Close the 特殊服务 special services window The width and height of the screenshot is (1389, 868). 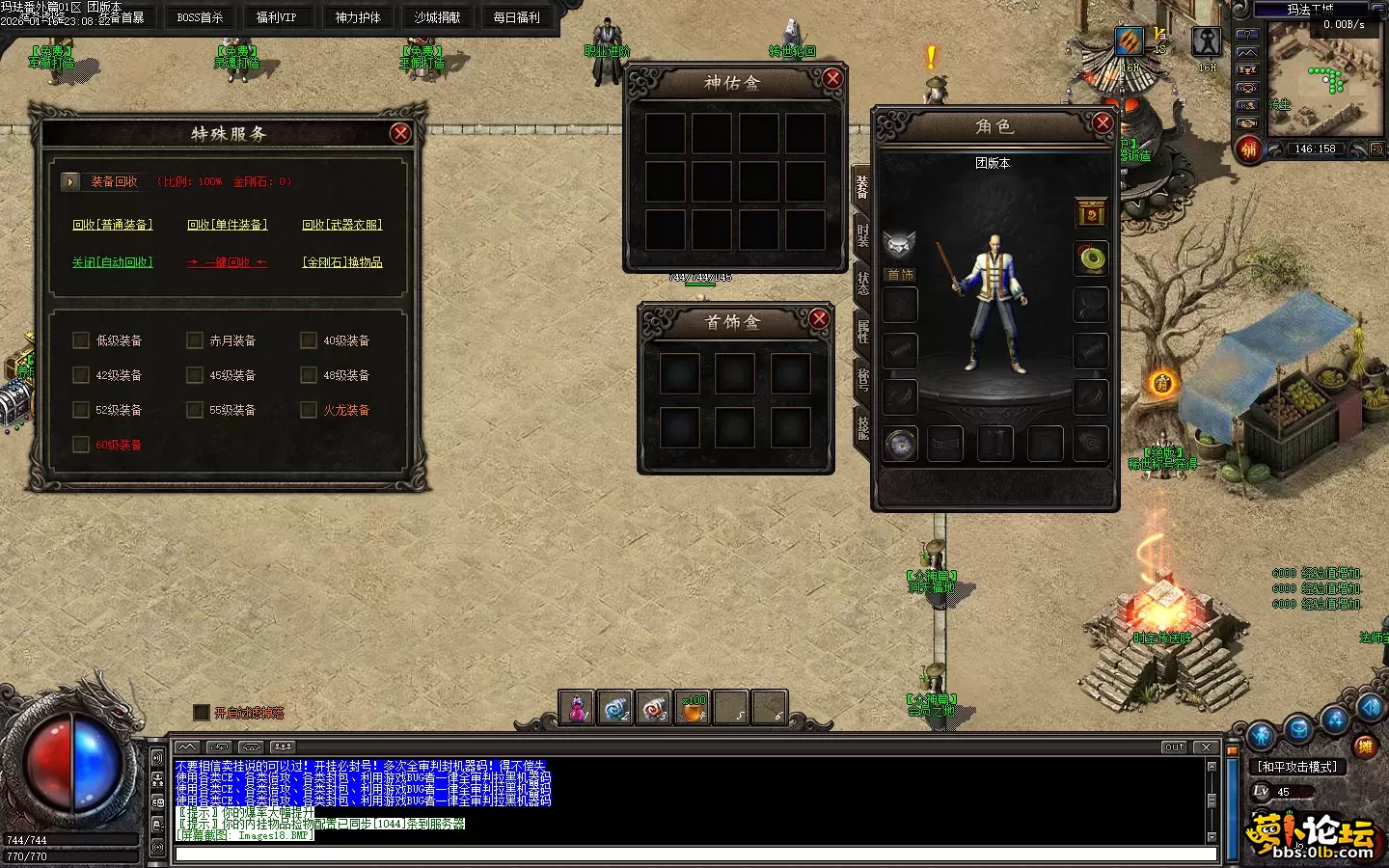pyautogui.click(x=400, y=134)
